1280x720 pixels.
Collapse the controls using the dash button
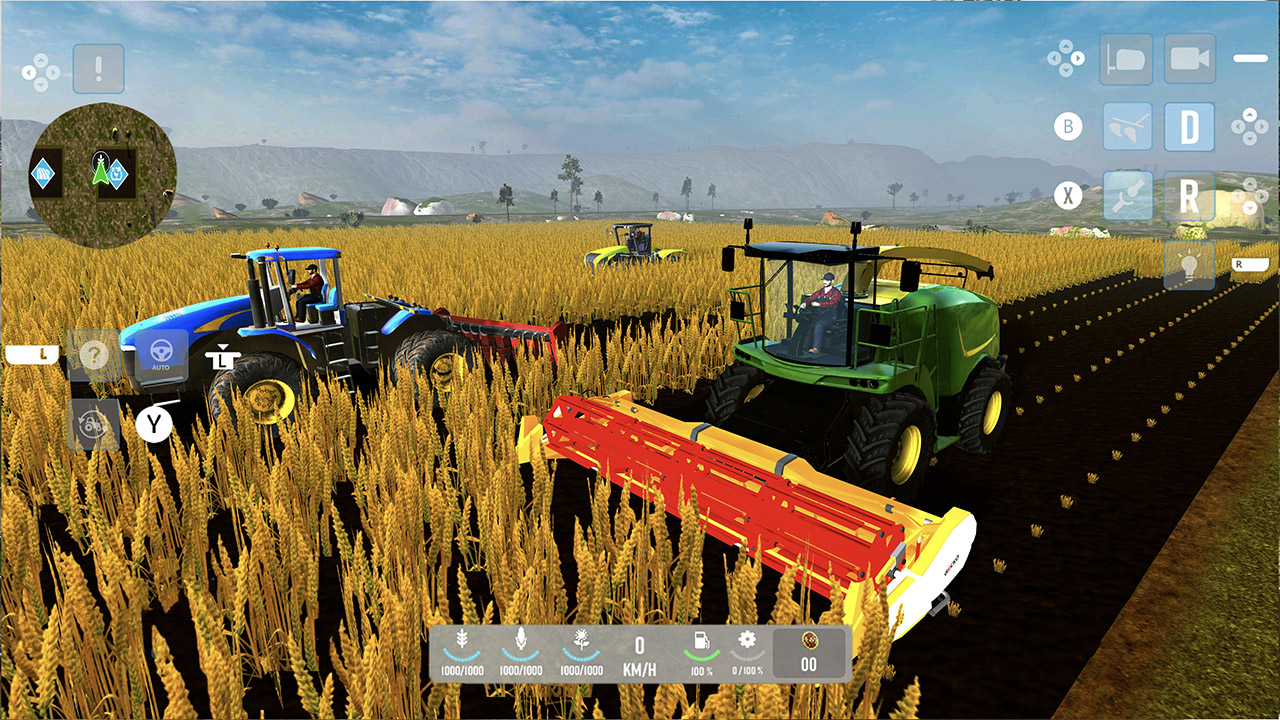1251,57
